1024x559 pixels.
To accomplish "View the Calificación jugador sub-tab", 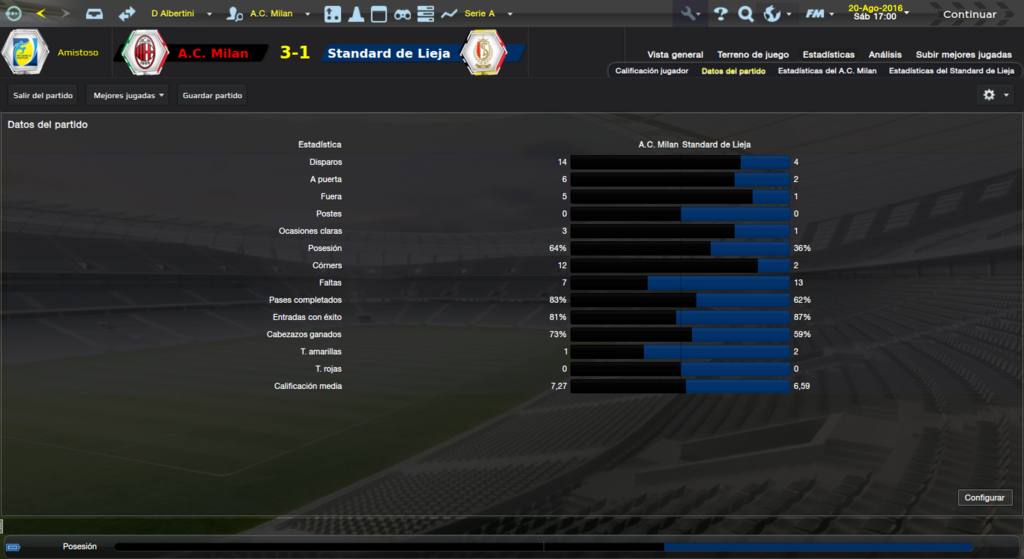I will pos(651,71).
